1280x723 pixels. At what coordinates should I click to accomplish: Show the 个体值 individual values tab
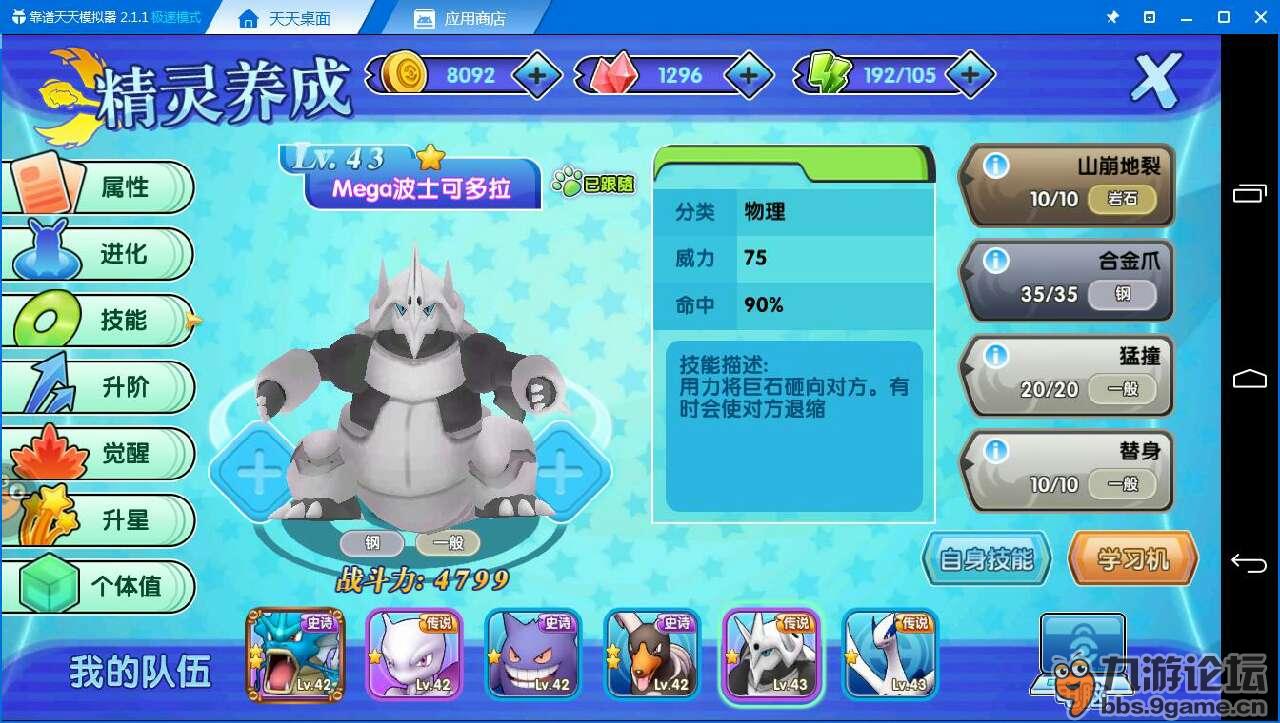(x=110, y=586)
